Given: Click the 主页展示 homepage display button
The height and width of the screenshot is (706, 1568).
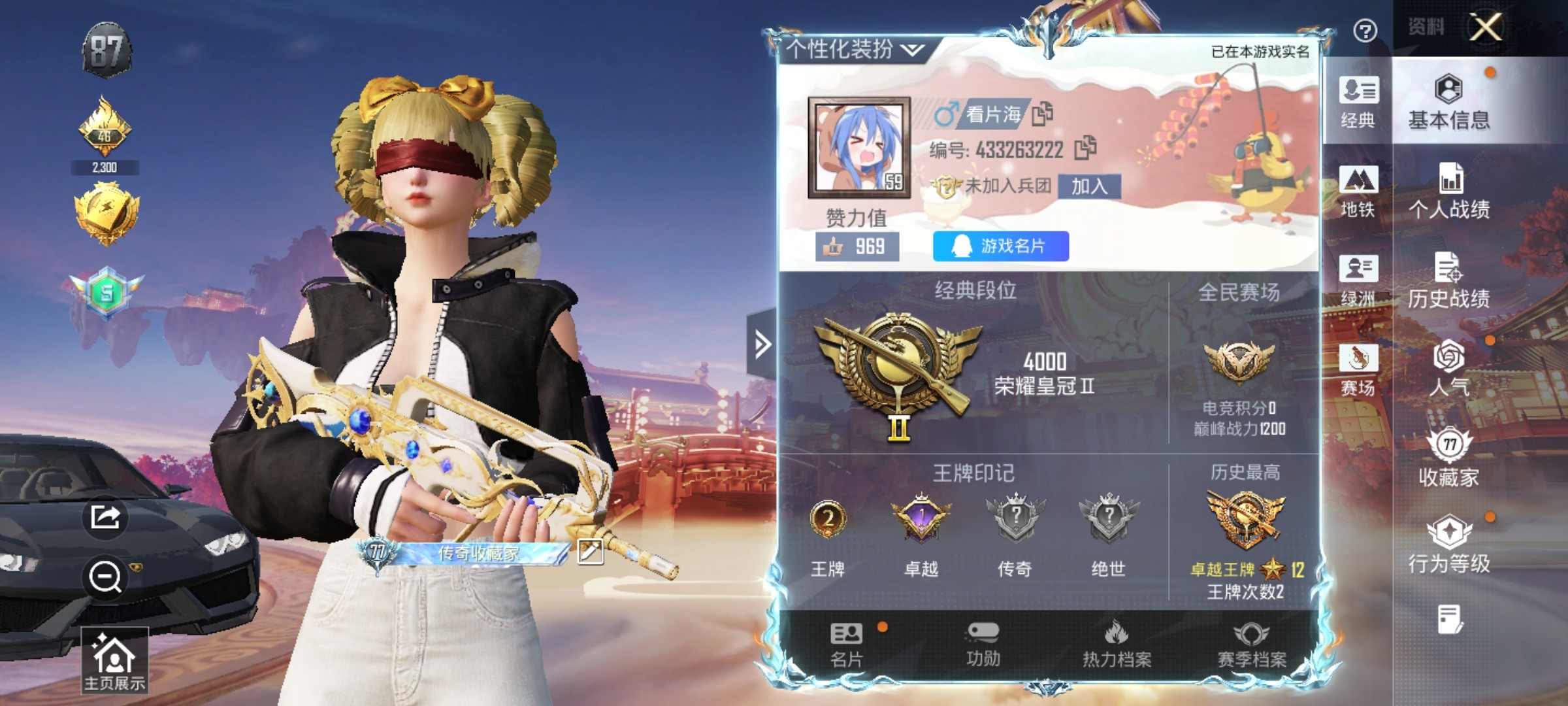Looking at the screenshot, I should (114, 660).
